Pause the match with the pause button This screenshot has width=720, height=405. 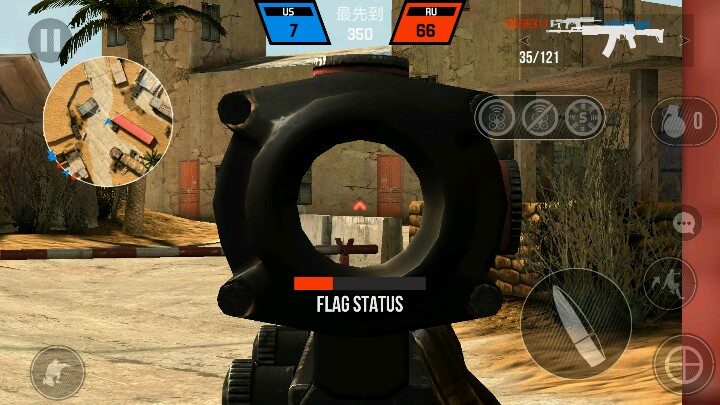pos(48,40)
